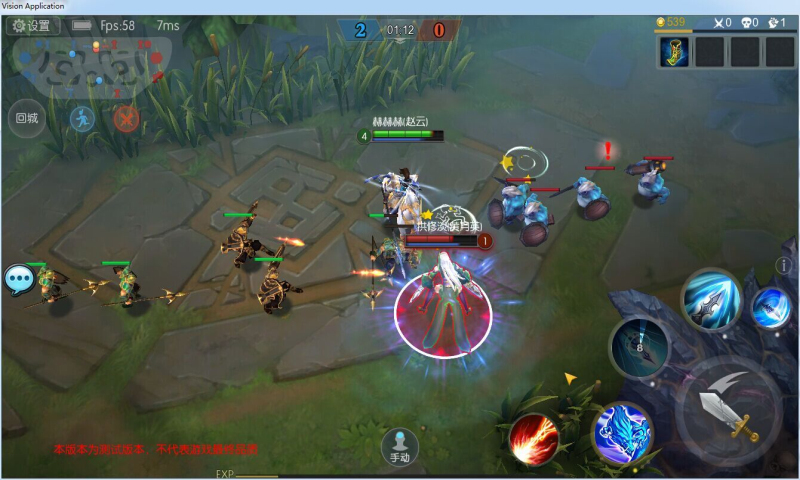The image size is (800, 480).
Task: Activate the spear thrust ability
Action: tap(710, 299)
